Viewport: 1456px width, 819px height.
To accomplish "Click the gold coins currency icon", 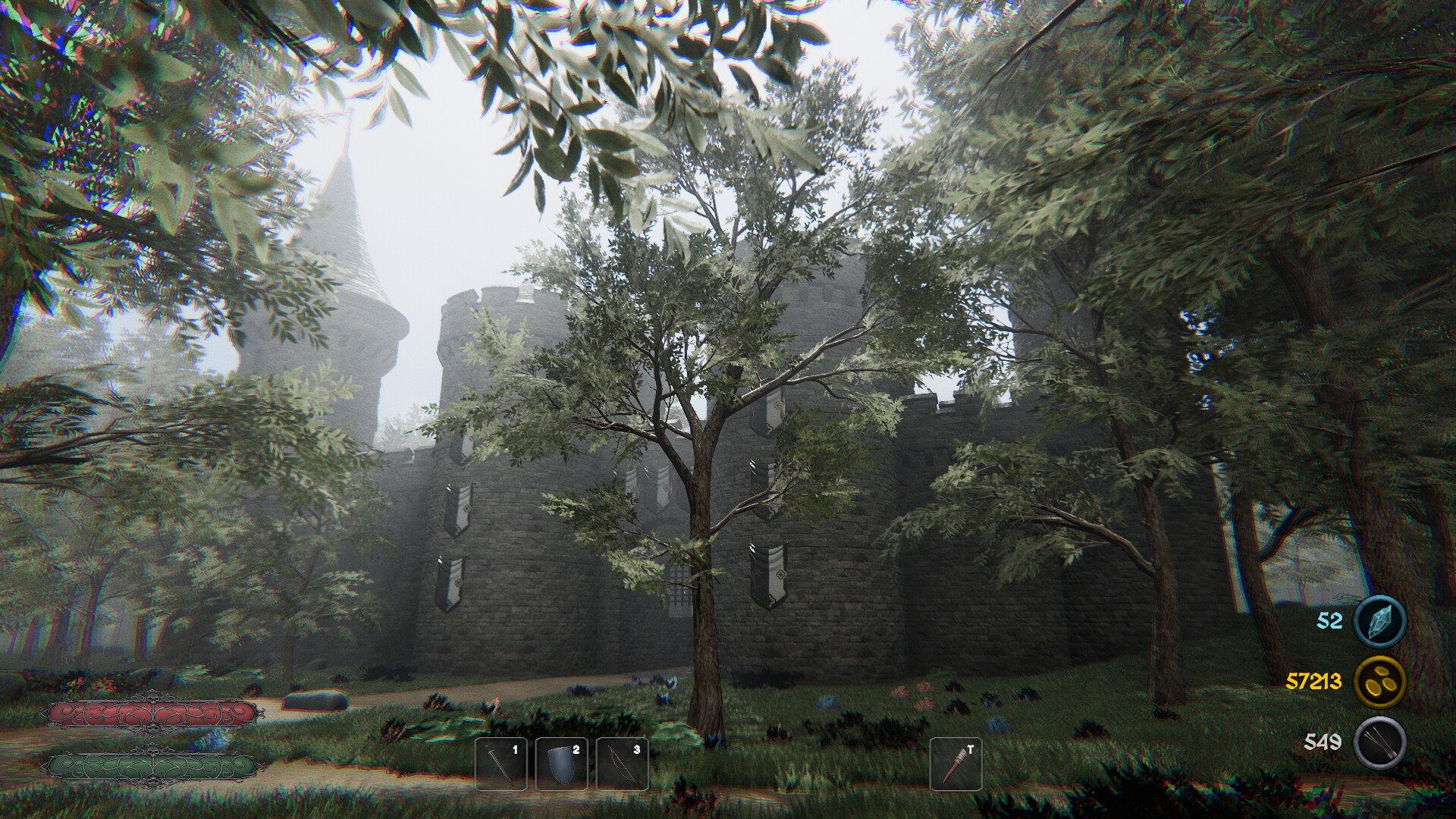I will pyautogui.click(x=1379, y=681).
